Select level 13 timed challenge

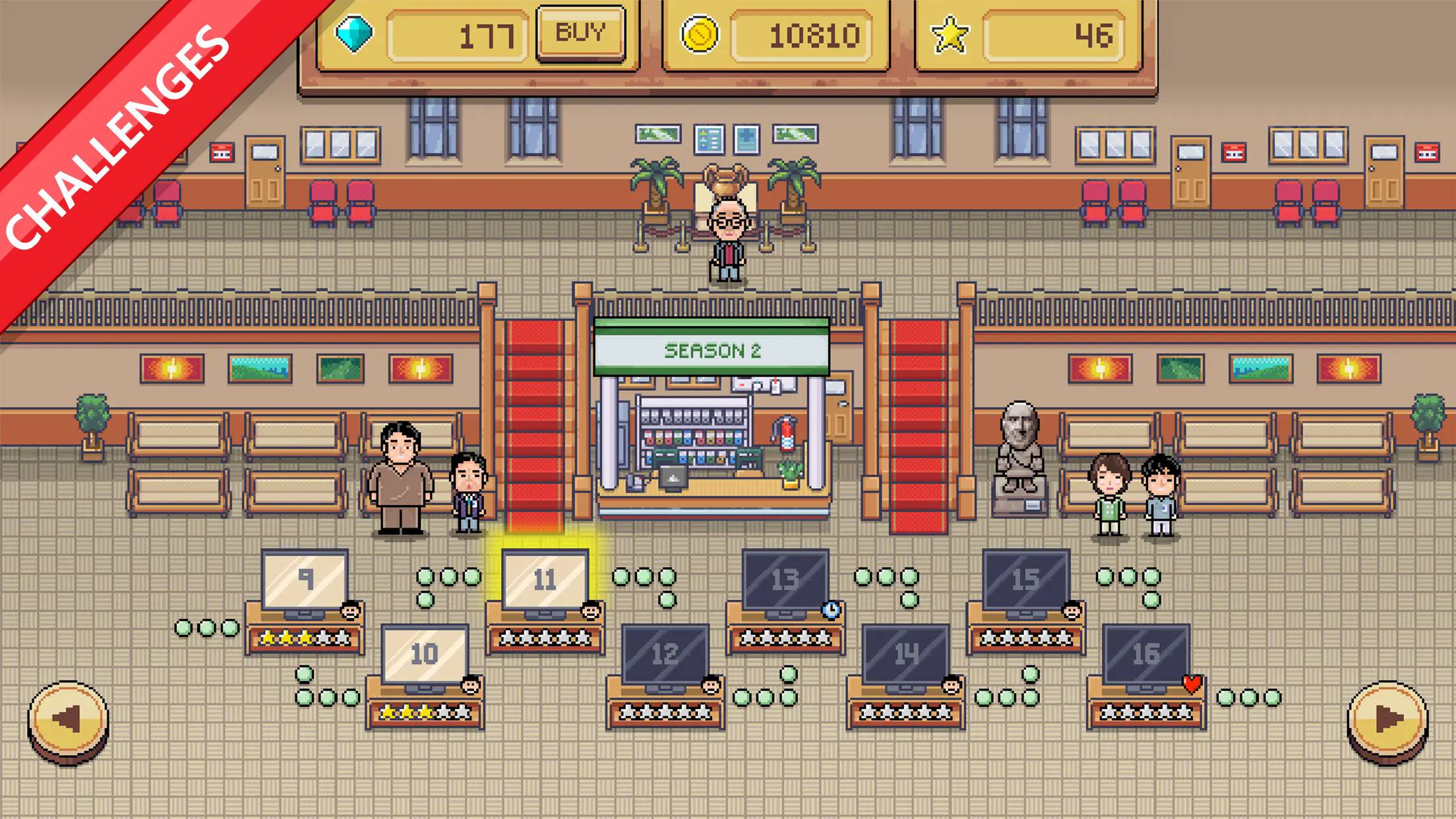coord(785,580)
